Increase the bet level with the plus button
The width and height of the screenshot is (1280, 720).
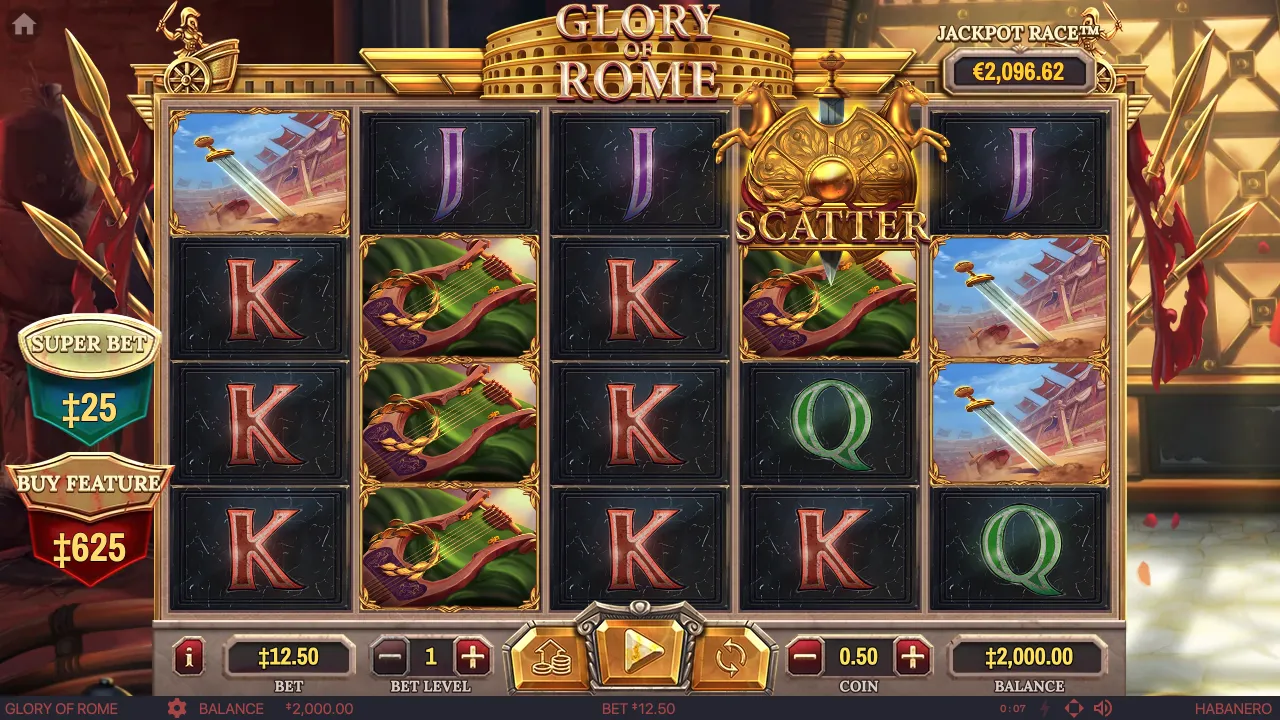[x=473, y=657]
